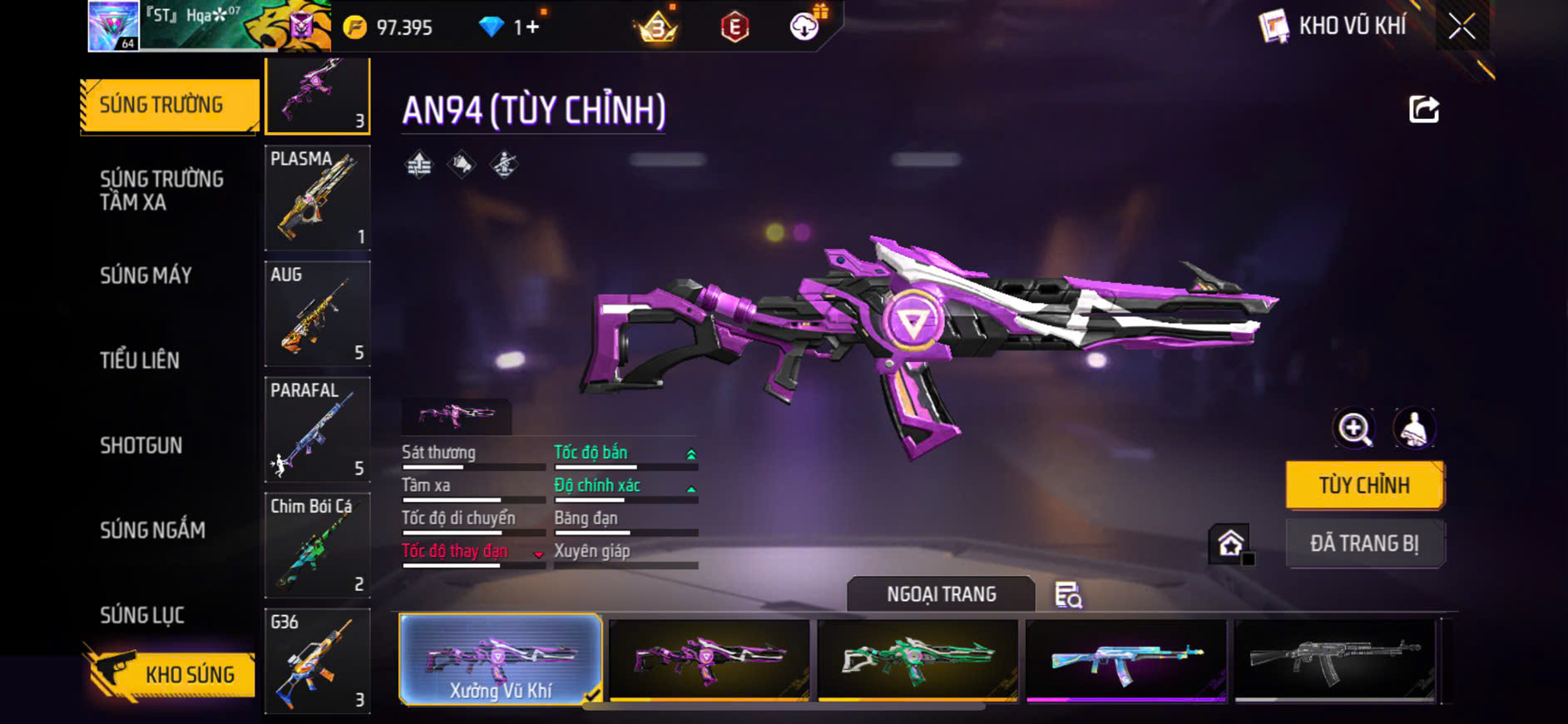This screenshot has height=724, width=1568.
Task: Share the AN94 weapon skin
Action: click(1423, 109)
